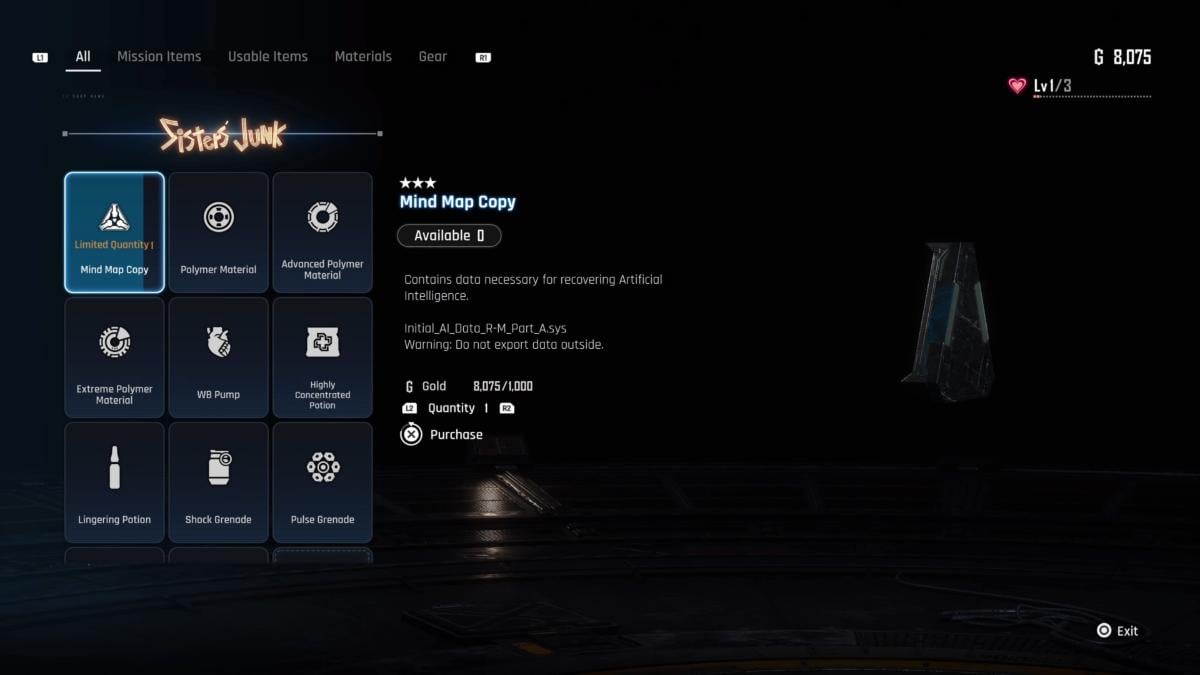Select the Gear category tab
Screen dimensions: 1200x675
(x=433, y=57)
